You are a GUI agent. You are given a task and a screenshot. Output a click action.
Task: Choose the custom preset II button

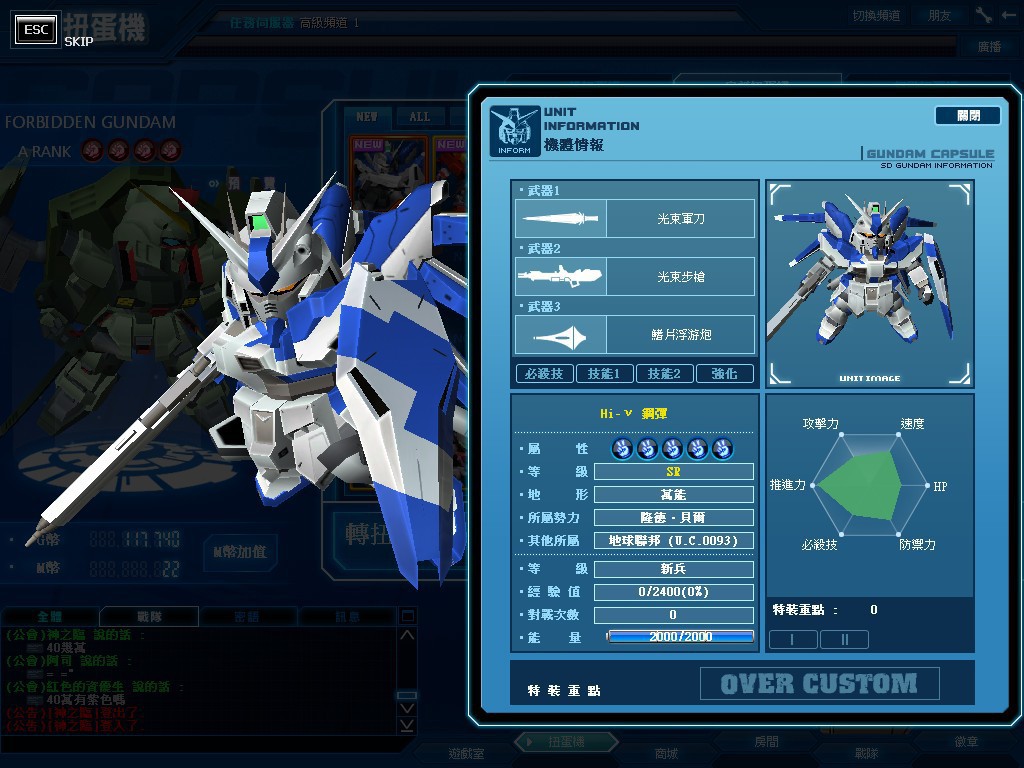[844, 639]
